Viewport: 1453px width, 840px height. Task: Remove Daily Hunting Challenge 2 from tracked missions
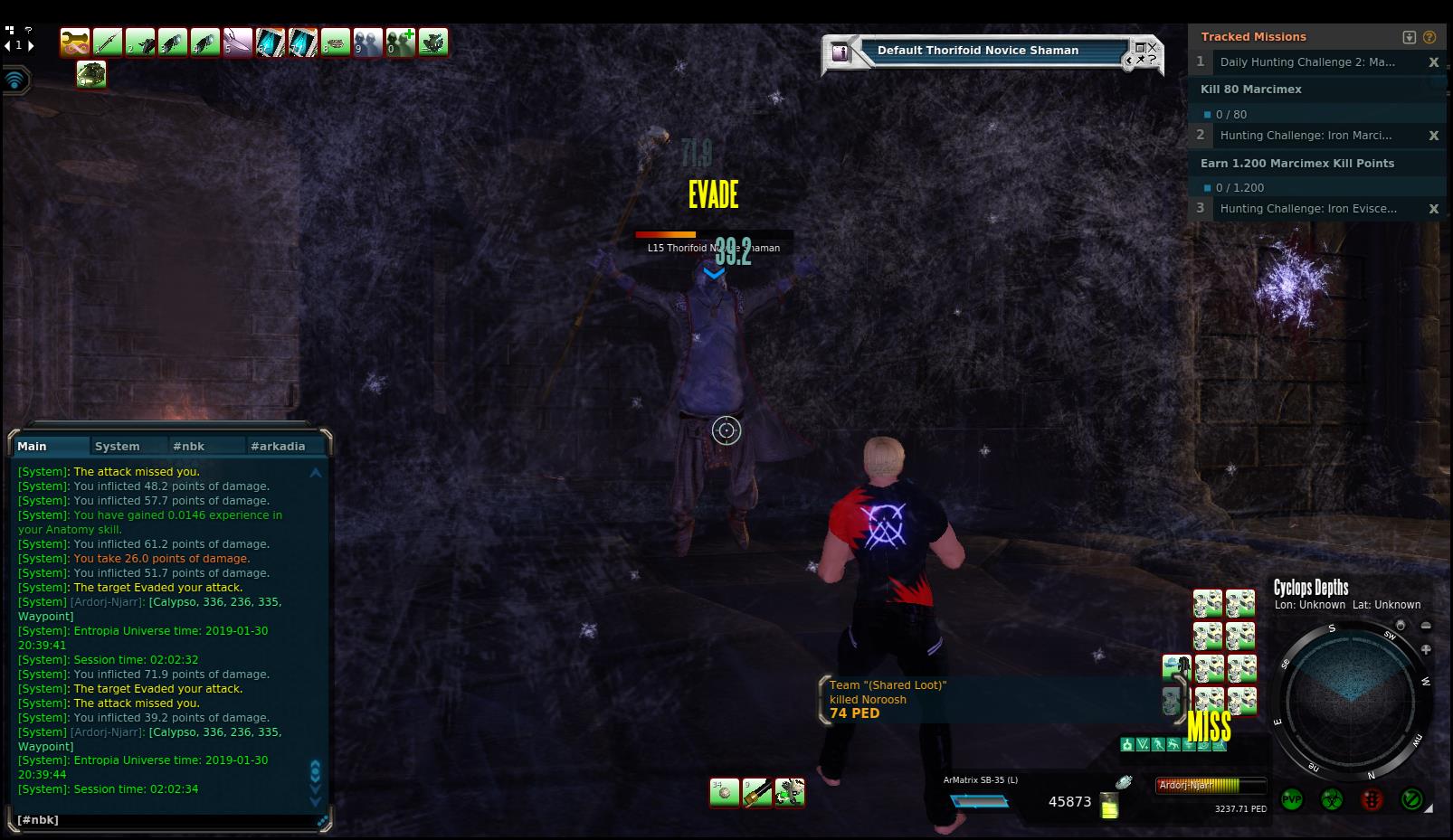pos(1433,62)
